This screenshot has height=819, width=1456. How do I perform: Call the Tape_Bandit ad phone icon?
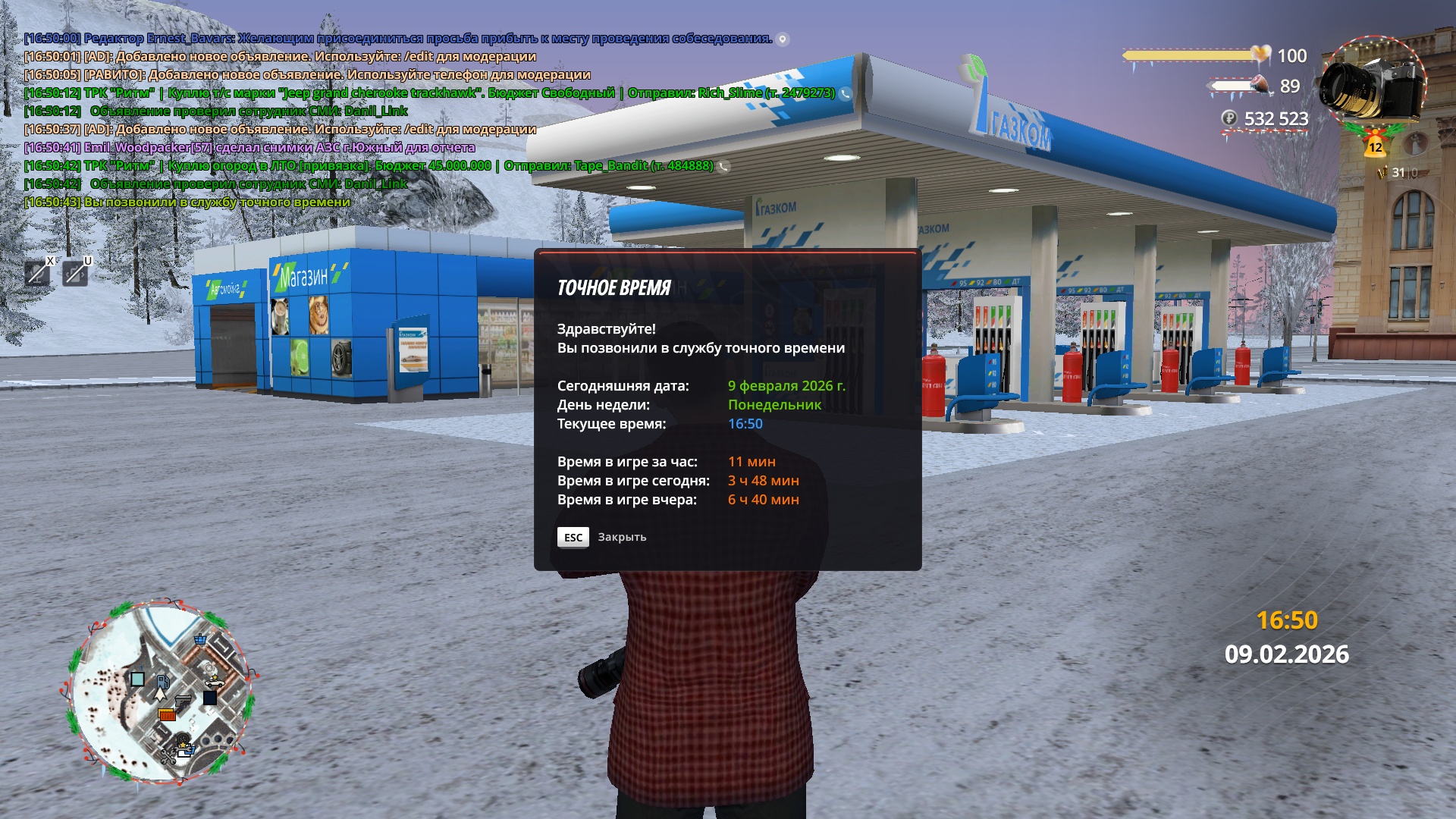pos(724,166)
